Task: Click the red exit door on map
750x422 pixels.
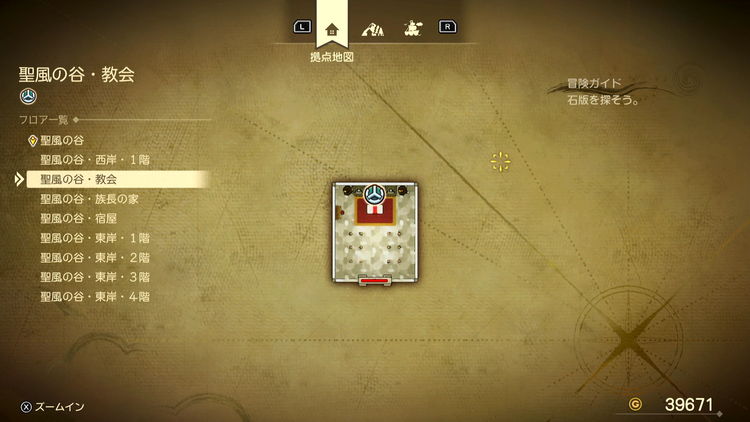Action: point(375,282)
